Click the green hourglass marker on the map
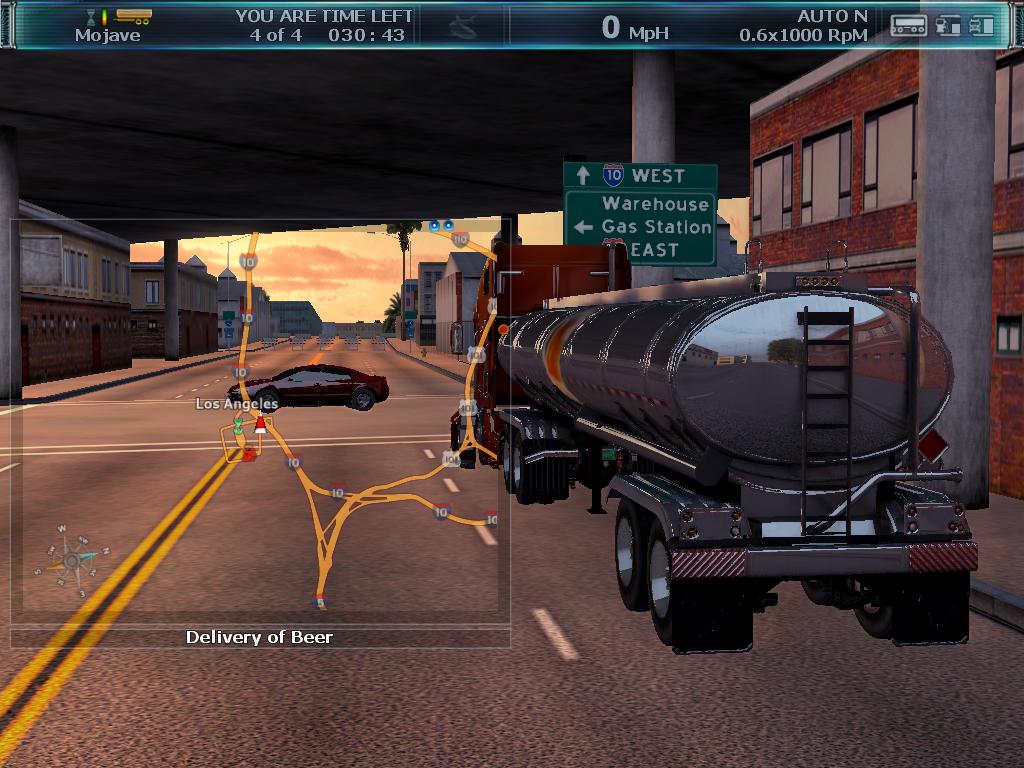 tap(238, 425)
